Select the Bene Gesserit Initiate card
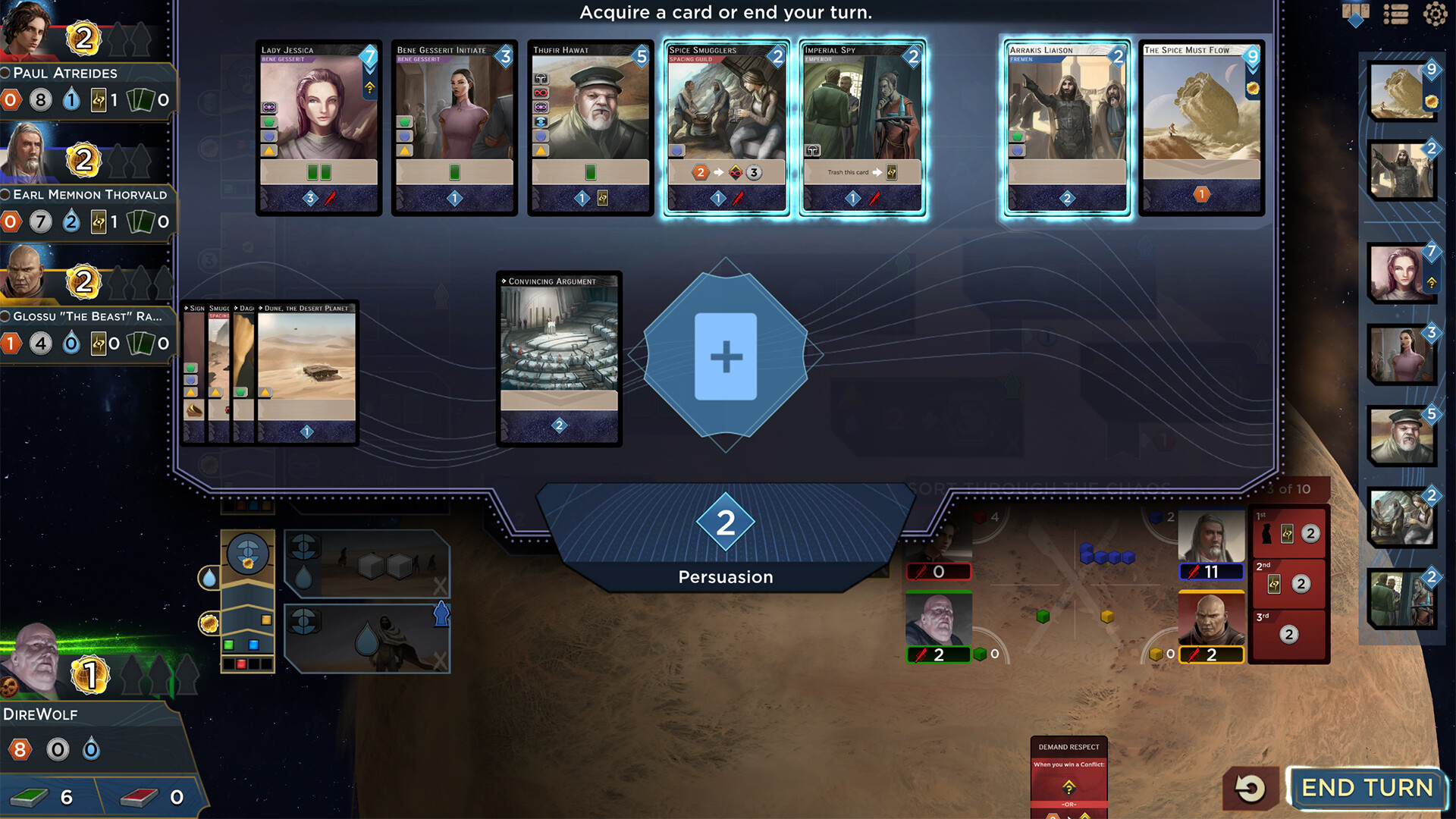 point(454,127)
